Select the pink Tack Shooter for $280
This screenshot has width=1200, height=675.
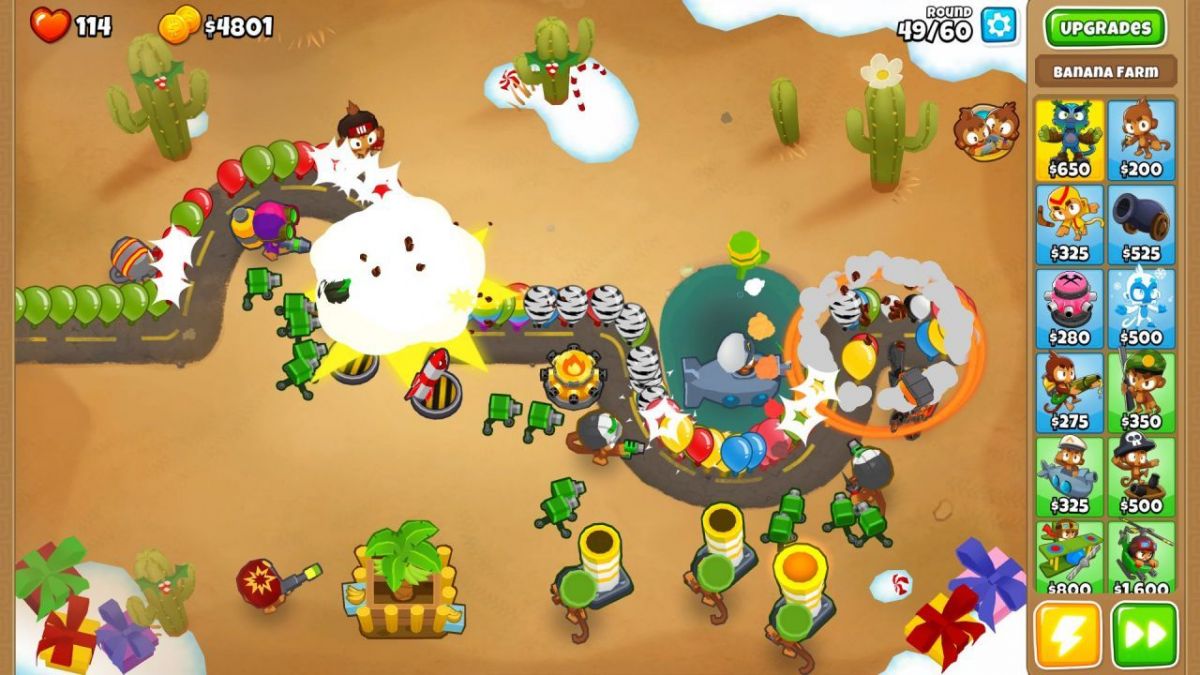(x=1069, y=307)
